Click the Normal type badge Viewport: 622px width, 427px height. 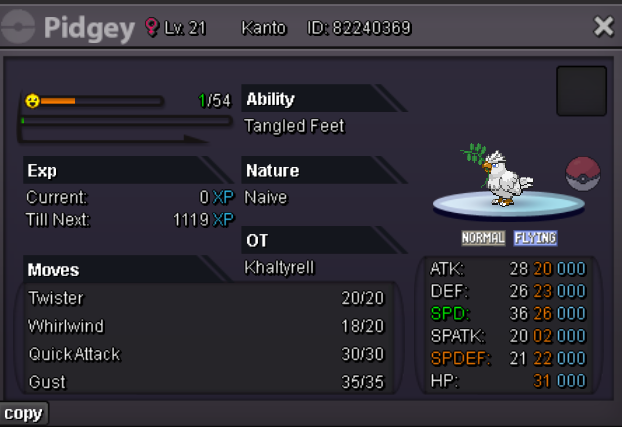click(482, 238)
